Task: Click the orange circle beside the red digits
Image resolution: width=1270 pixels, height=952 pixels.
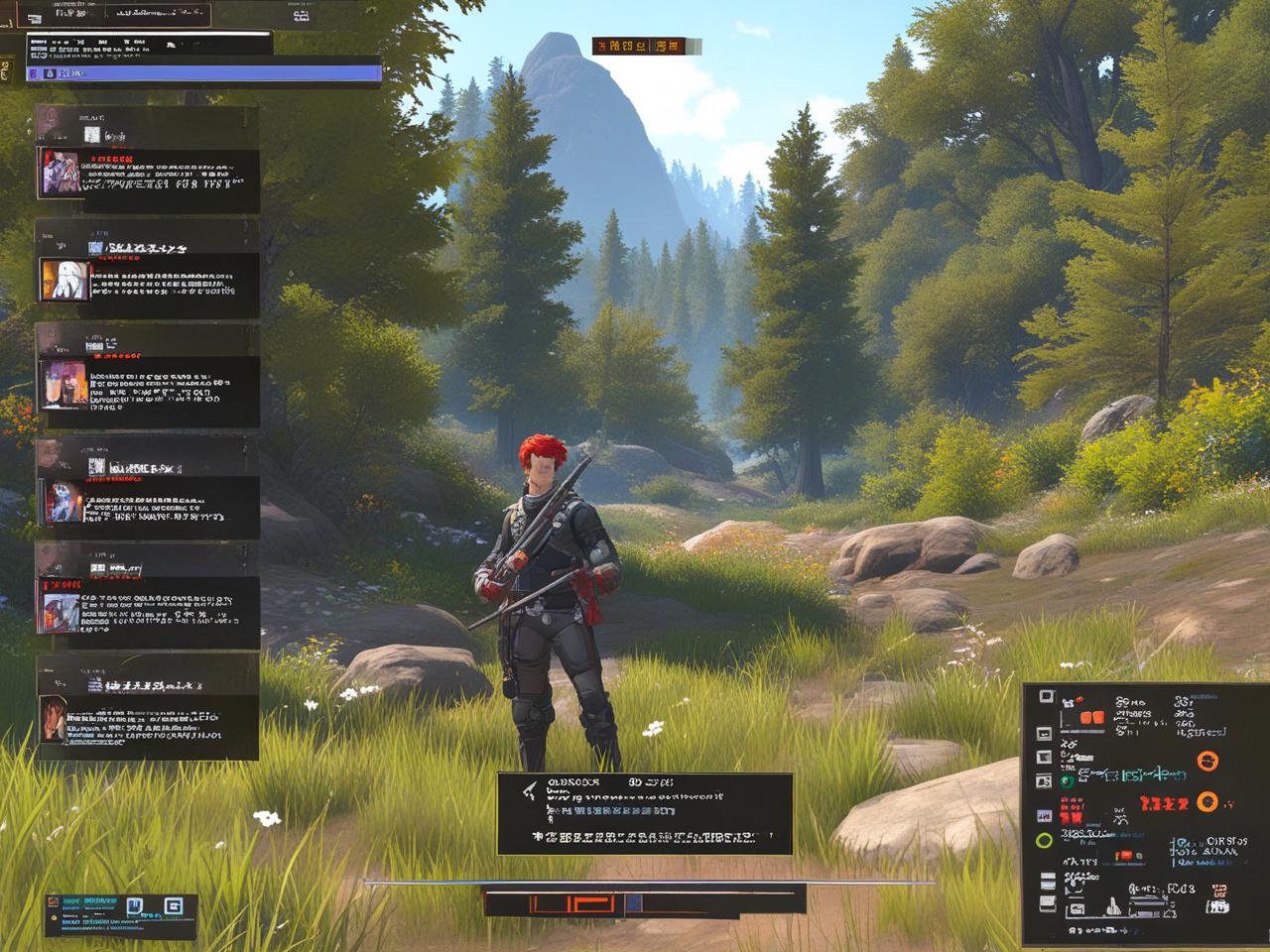Action: point(1207,801)
